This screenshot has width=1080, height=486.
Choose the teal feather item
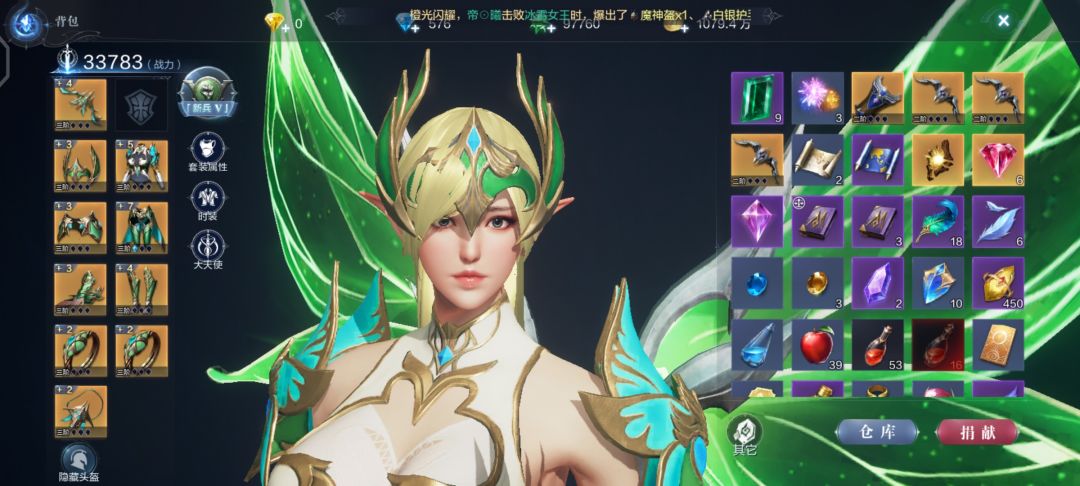(938, 221)
